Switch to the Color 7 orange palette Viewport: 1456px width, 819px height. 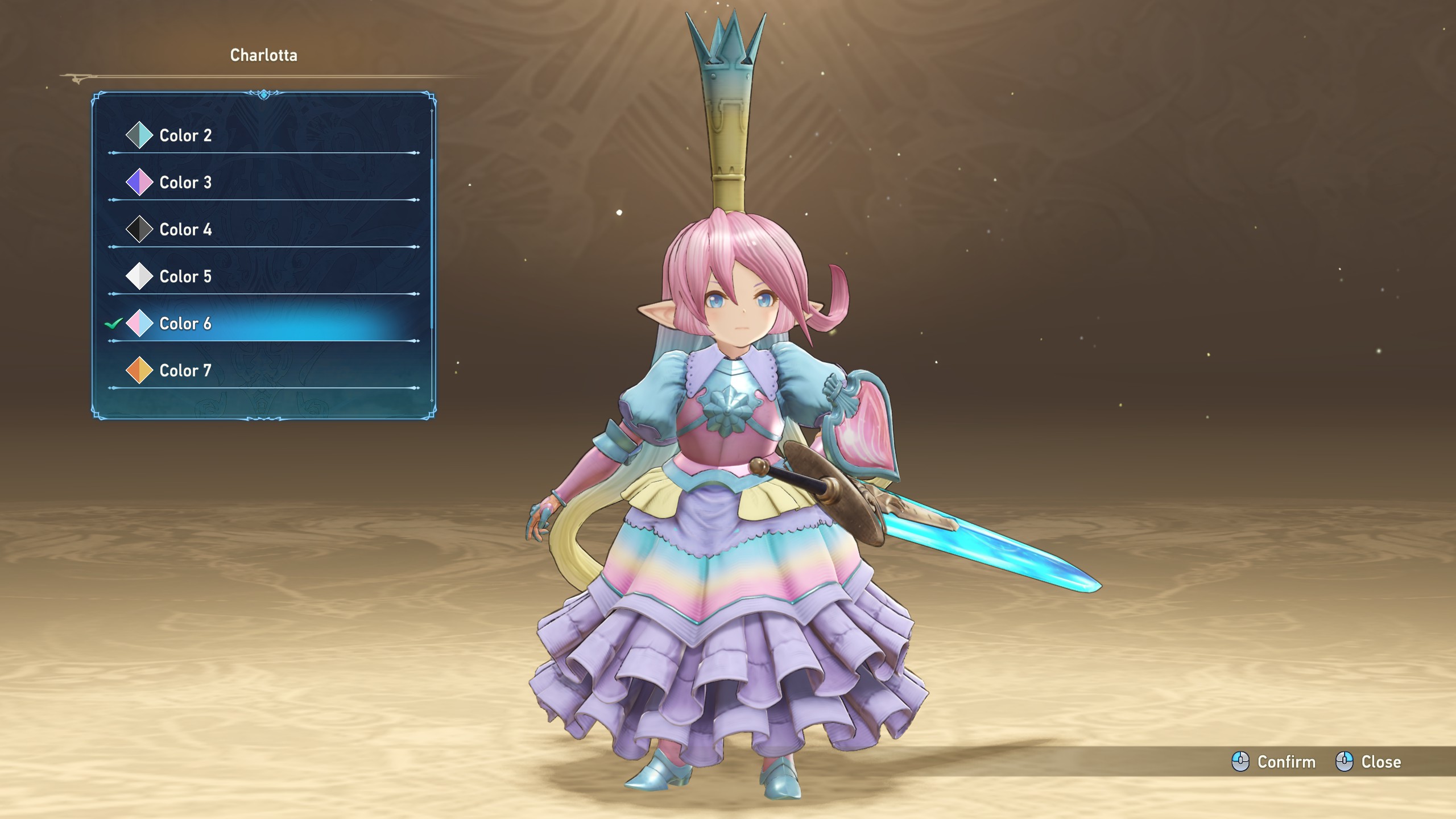[x=185, y=371]
